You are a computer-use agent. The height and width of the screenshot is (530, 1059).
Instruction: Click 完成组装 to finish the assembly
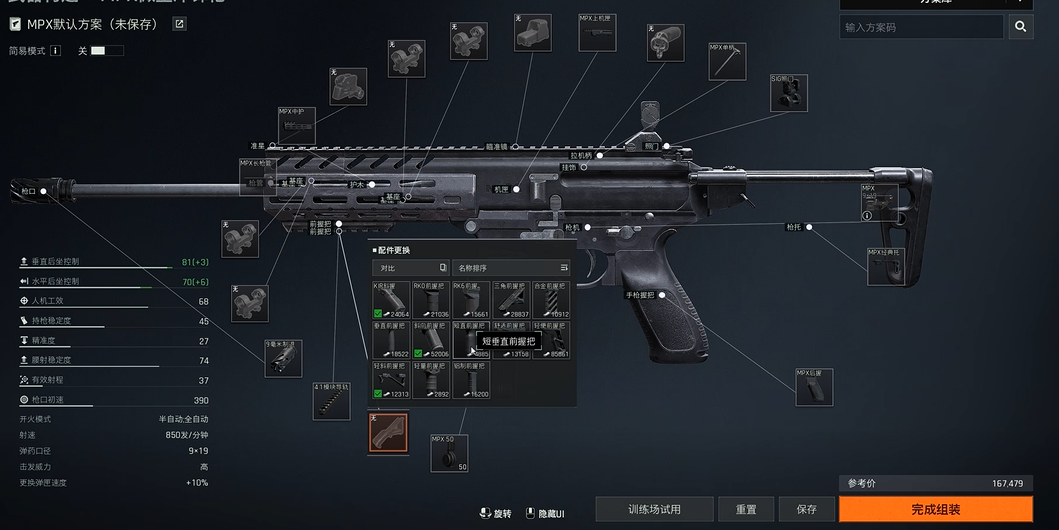click(935, 509)
